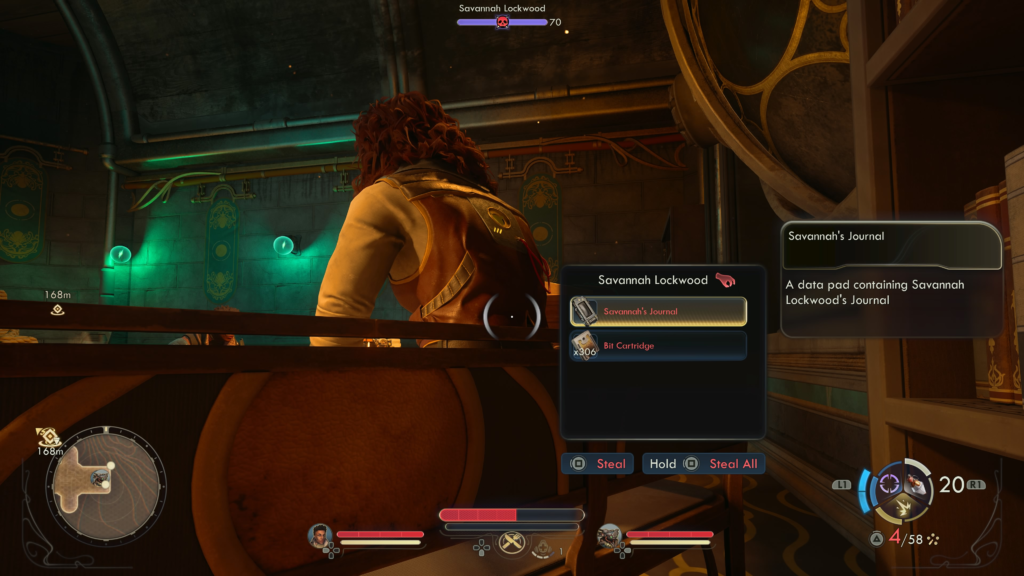The image size is (1024, 576).
Task: Activate the crossed-tools melee icon
Action: point(512,543)
